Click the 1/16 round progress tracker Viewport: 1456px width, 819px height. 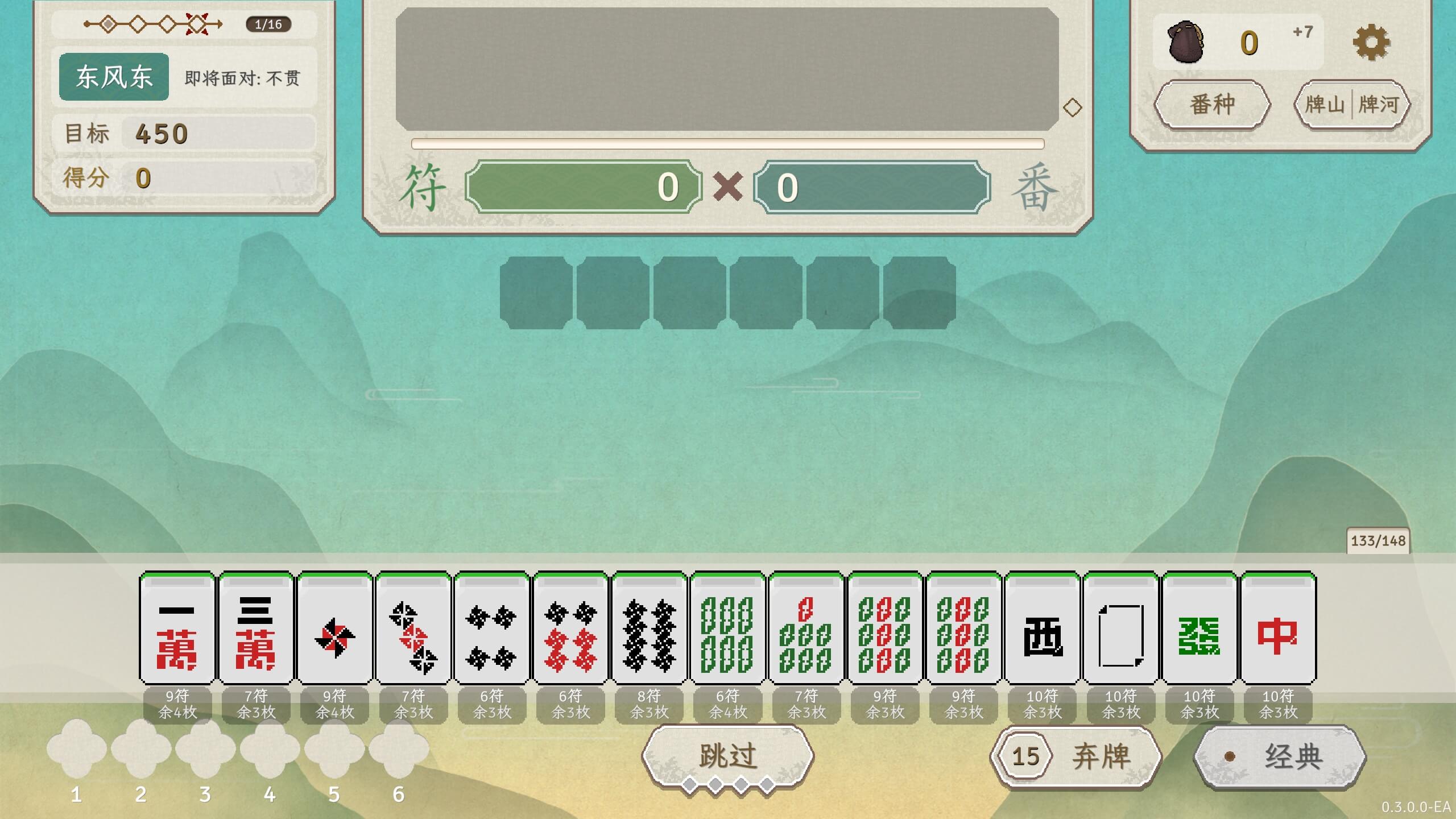point(268,24)
